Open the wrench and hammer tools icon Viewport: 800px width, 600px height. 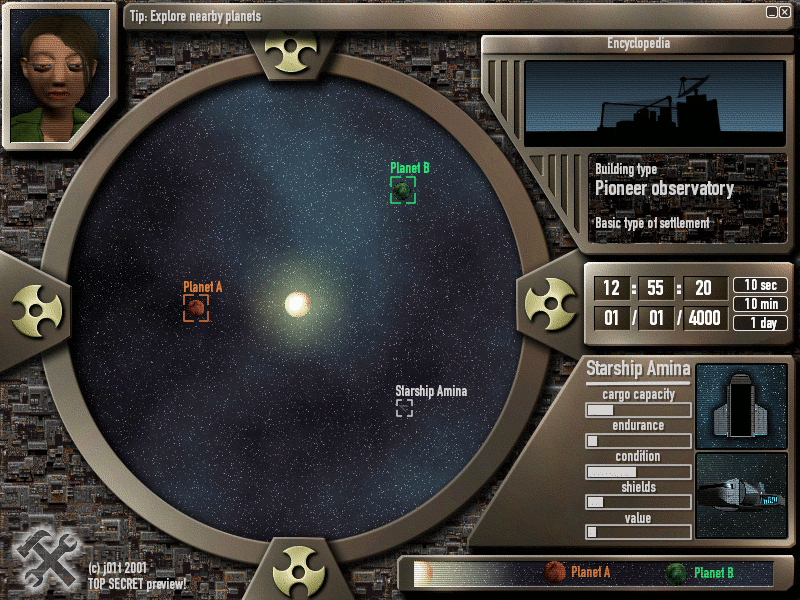[x=42, y=557]
